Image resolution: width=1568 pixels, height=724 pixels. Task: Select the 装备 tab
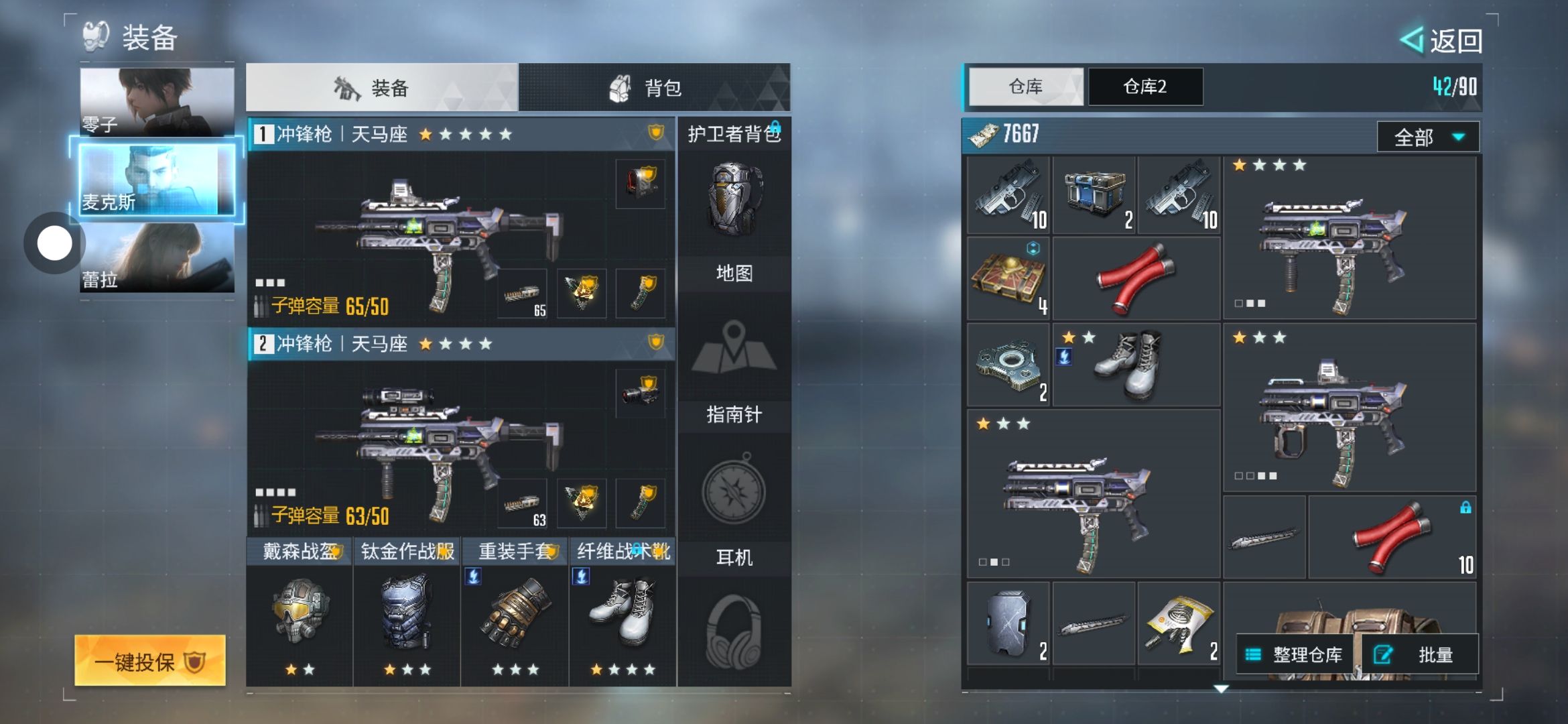point(382,88)
